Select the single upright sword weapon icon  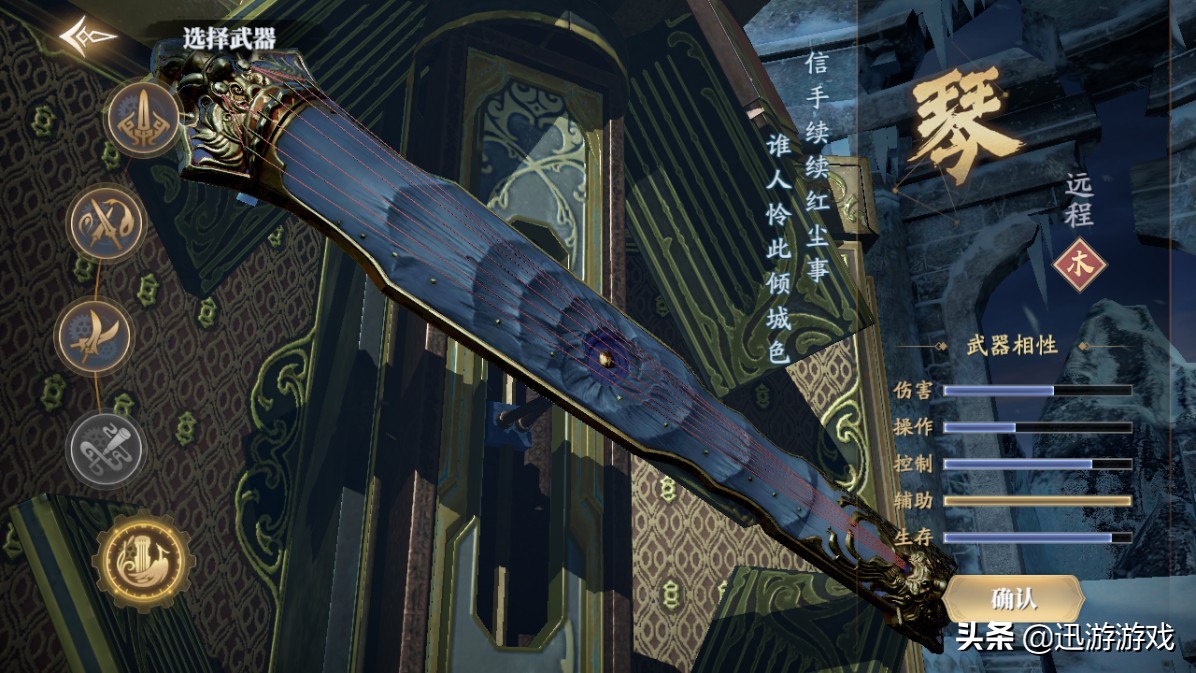[143, 118]
